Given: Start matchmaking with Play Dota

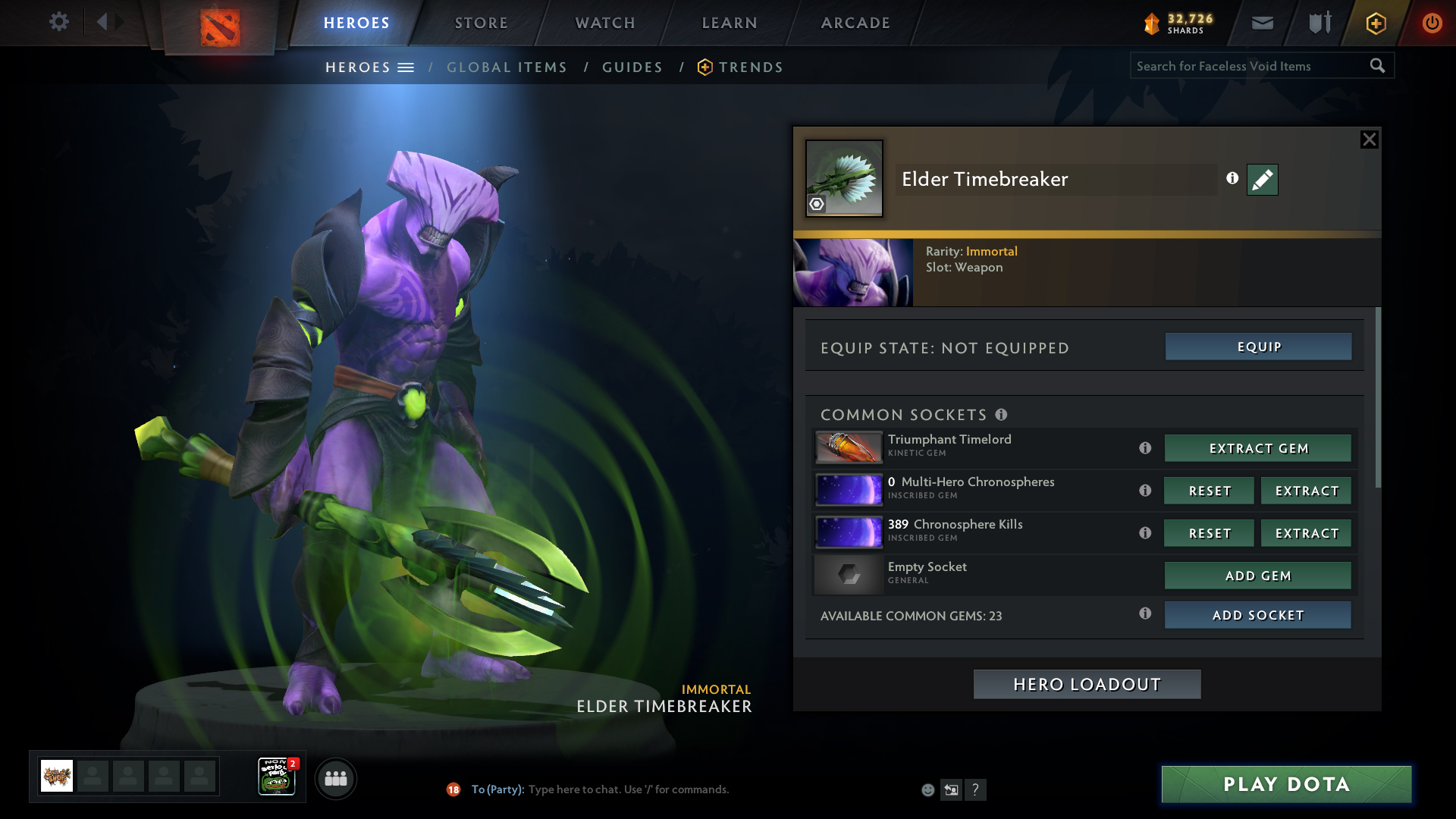Looking at the screenshot, I should (x=1286, y=784).
